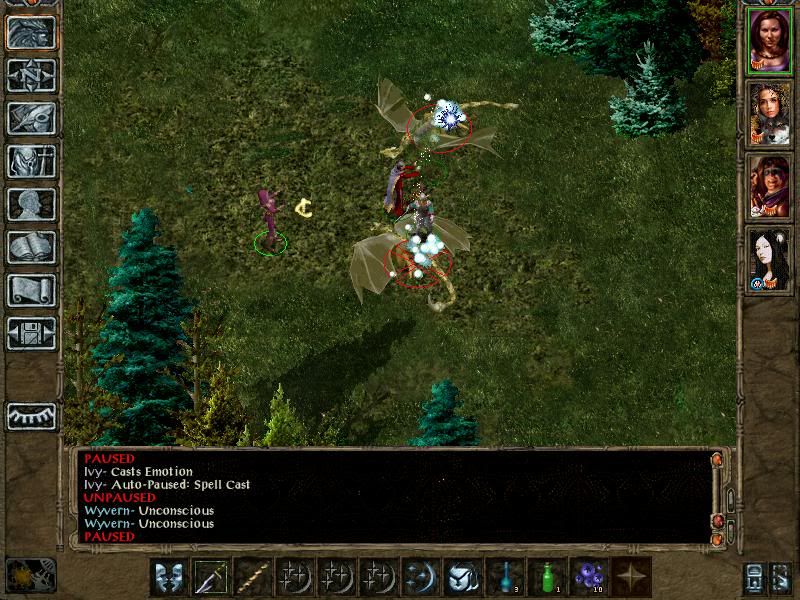Select the black-haired woman's portrait

pyautogui.click(x=769, y=258)
